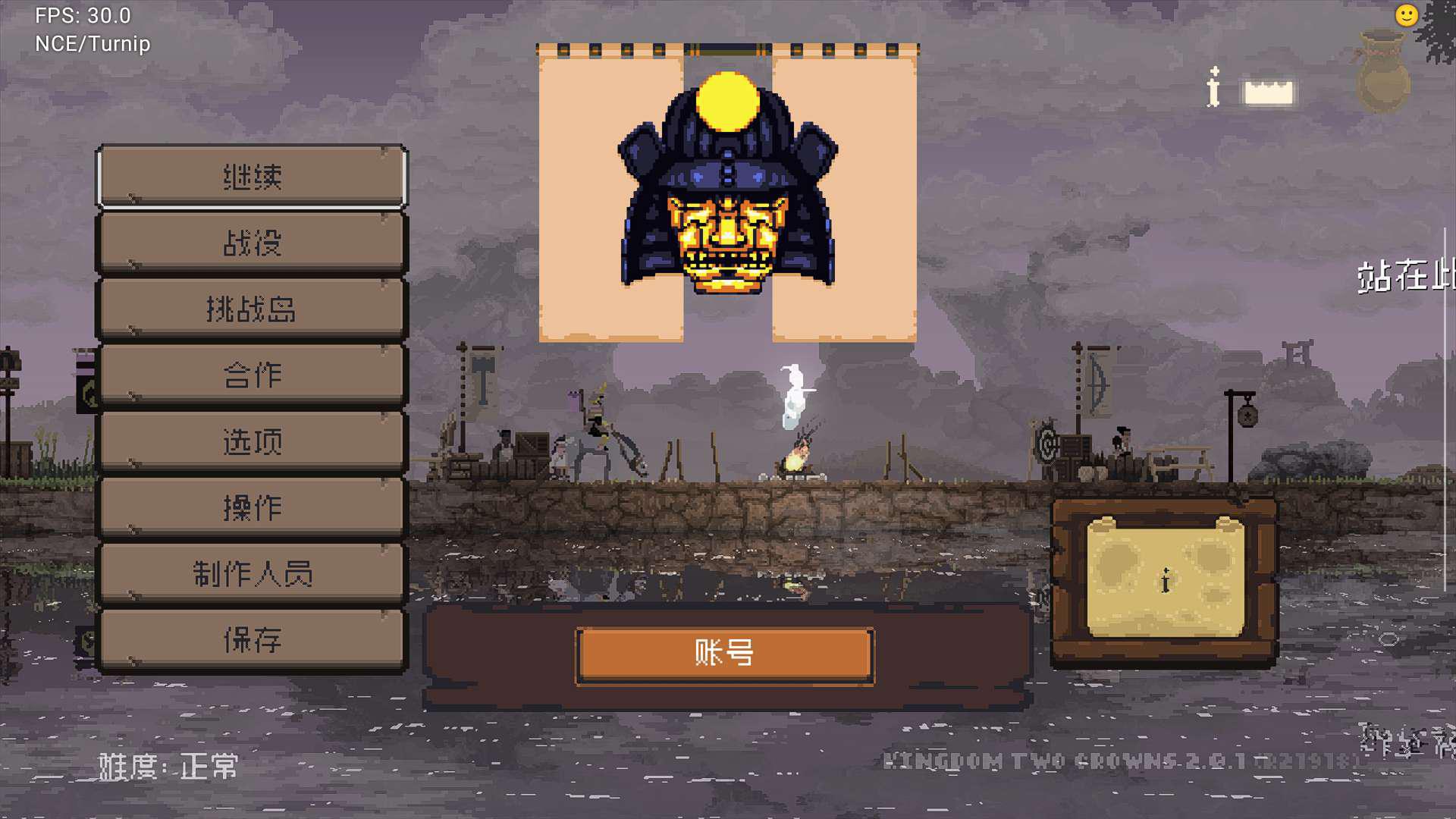Click the yellow smiley face icon
This screenshot has height=819, width=1456.
pyautogui.click(x=1406, y=15)
